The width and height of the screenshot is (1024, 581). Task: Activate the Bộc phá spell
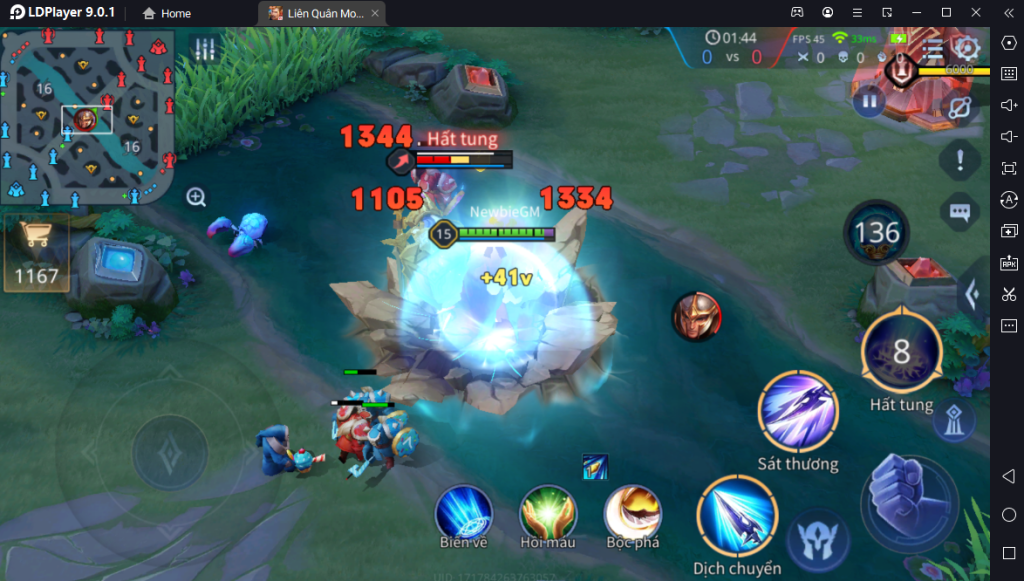pyautogui.click(x=633, y=513)
